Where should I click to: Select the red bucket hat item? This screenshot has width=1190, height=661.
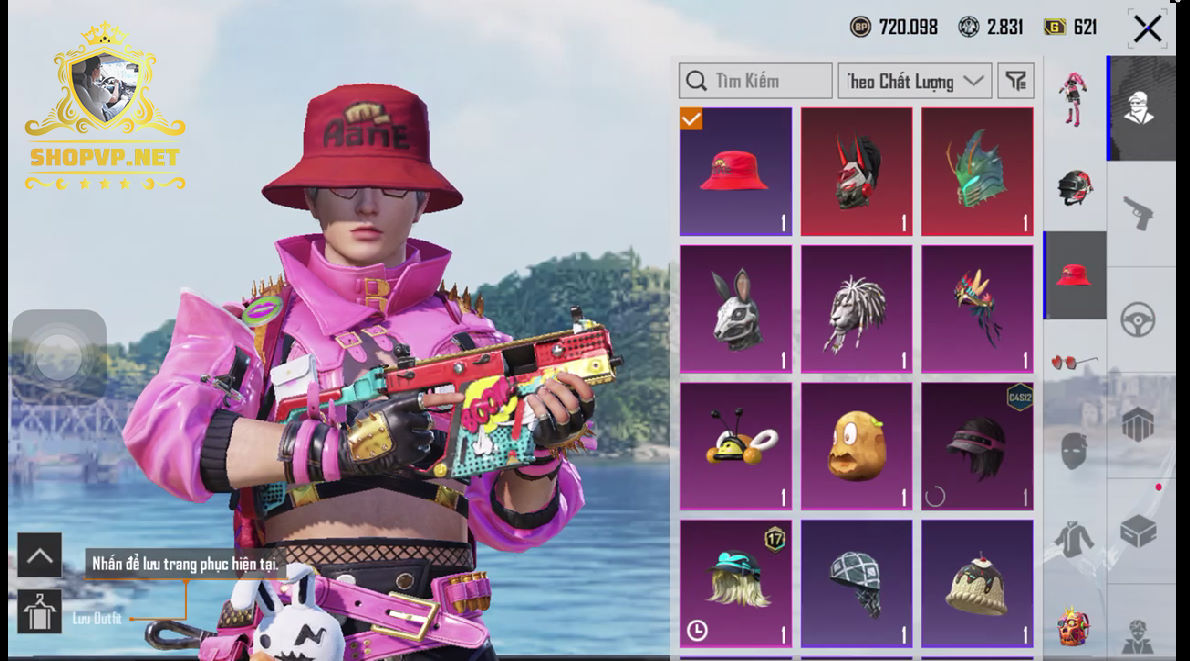[x=736, y=172]
